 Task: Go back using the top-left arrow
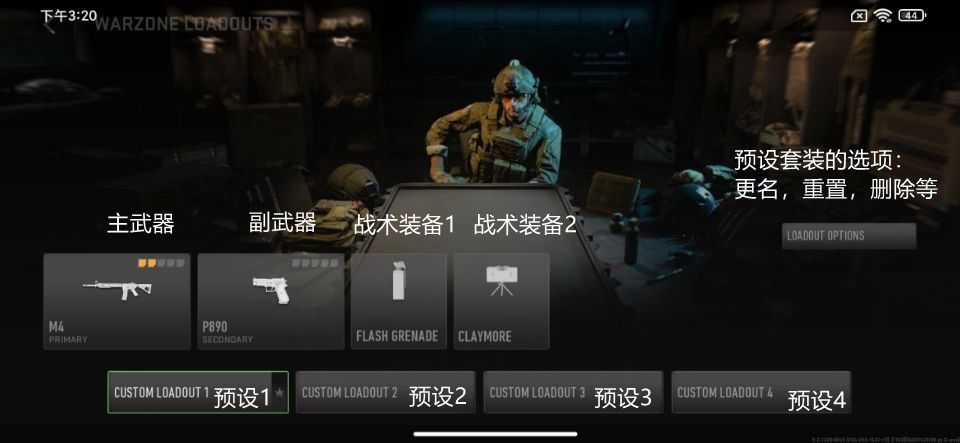pyautogui.click(x=48, y=26)
